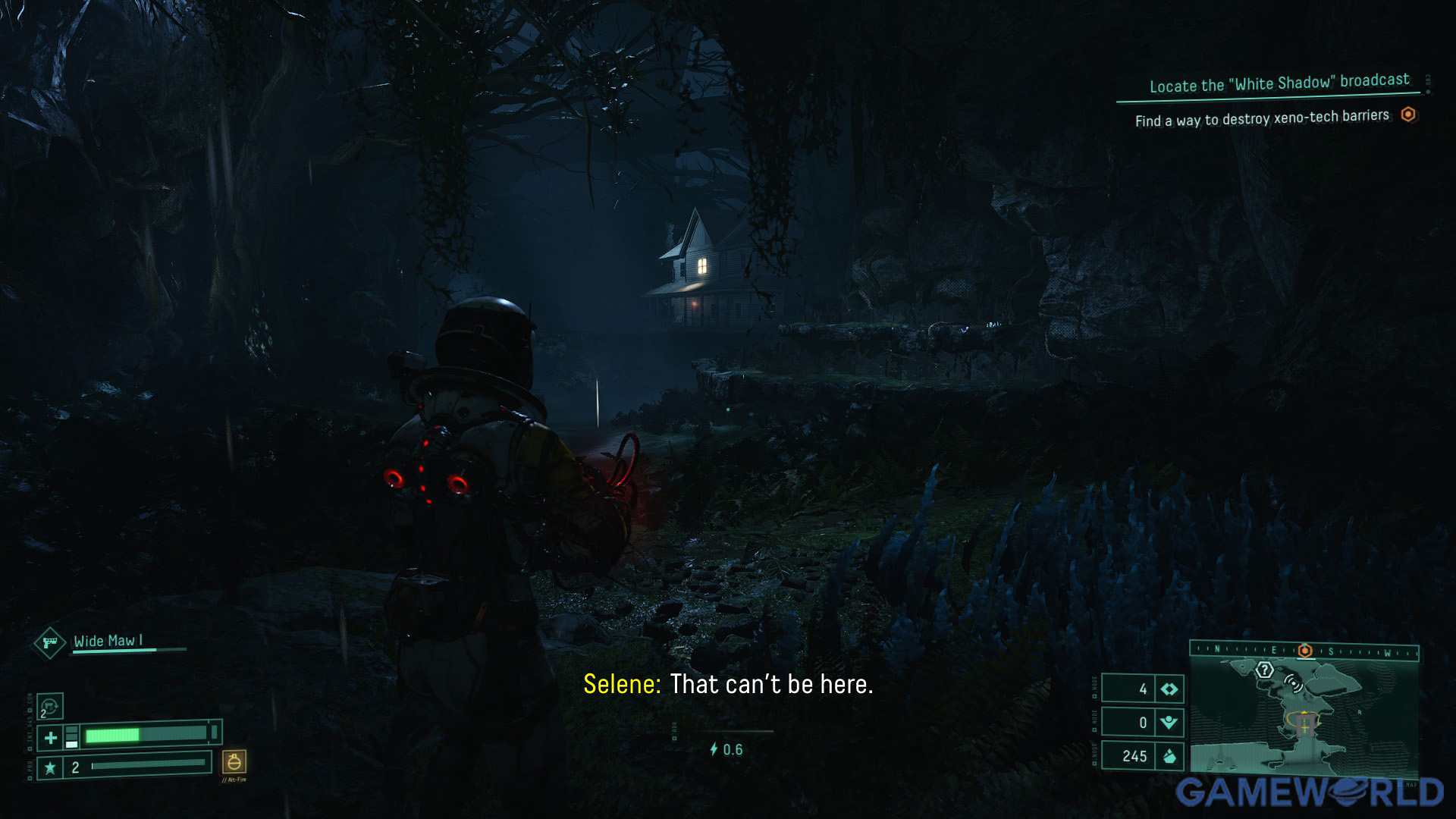Click the star proficiency icon
This screenshot has height=819, width=1456.
(50, 767)
